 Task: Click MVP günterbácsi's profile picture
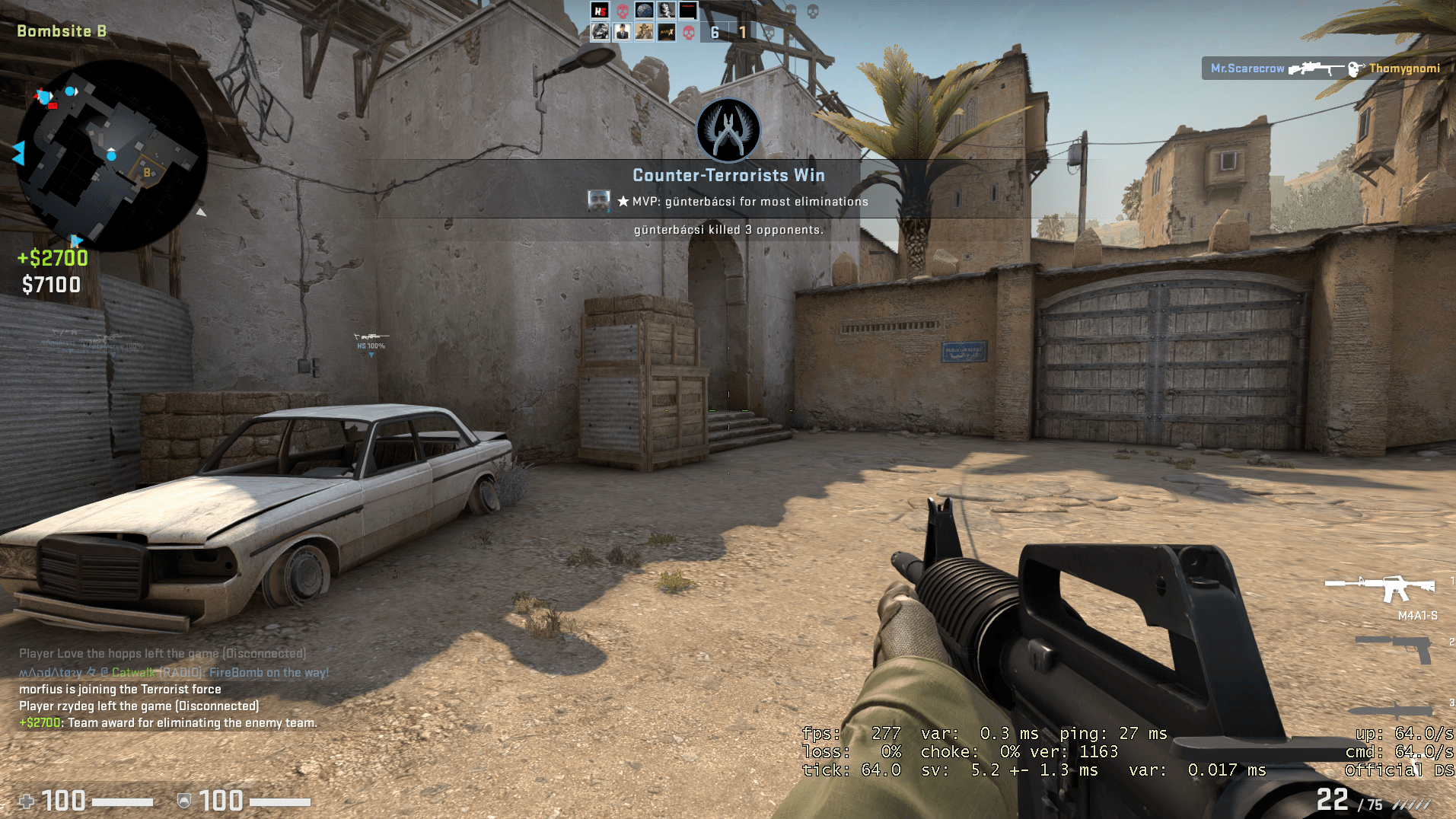coord(599,201)
